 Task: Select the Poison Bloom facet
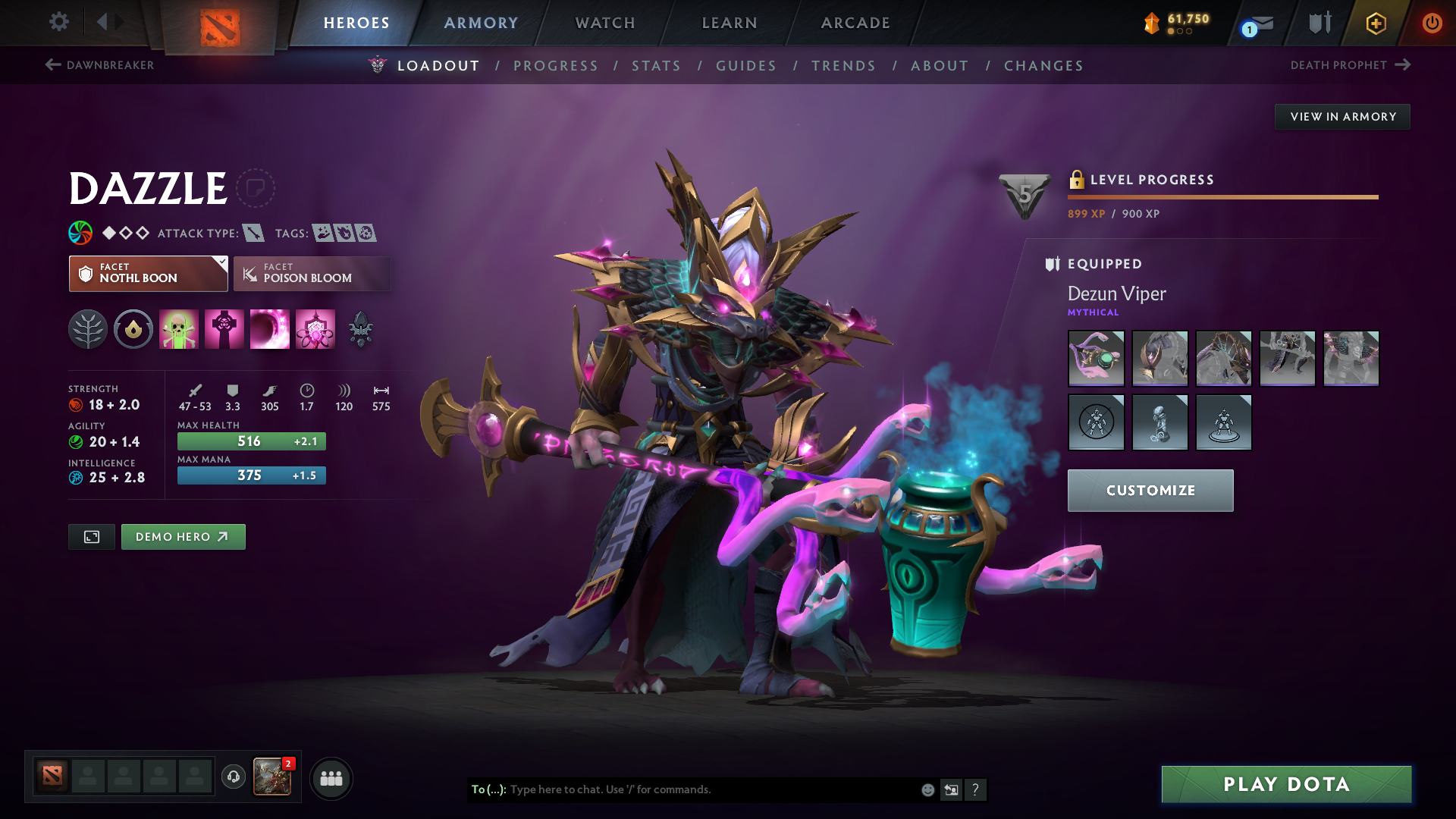pyautogui.click(x=312, y=274)
